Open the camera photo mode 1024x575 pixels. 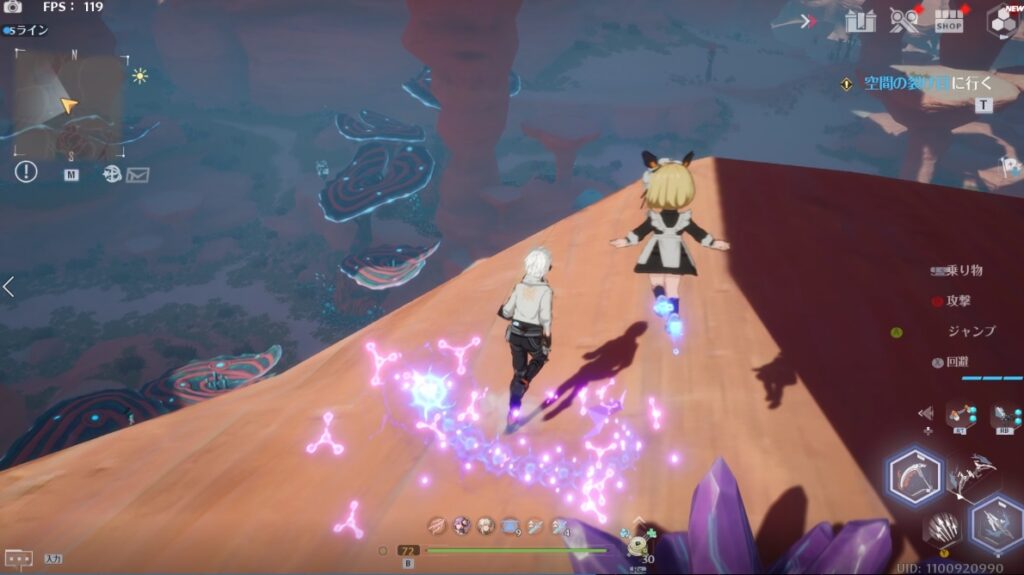click(x=14, y=7)
